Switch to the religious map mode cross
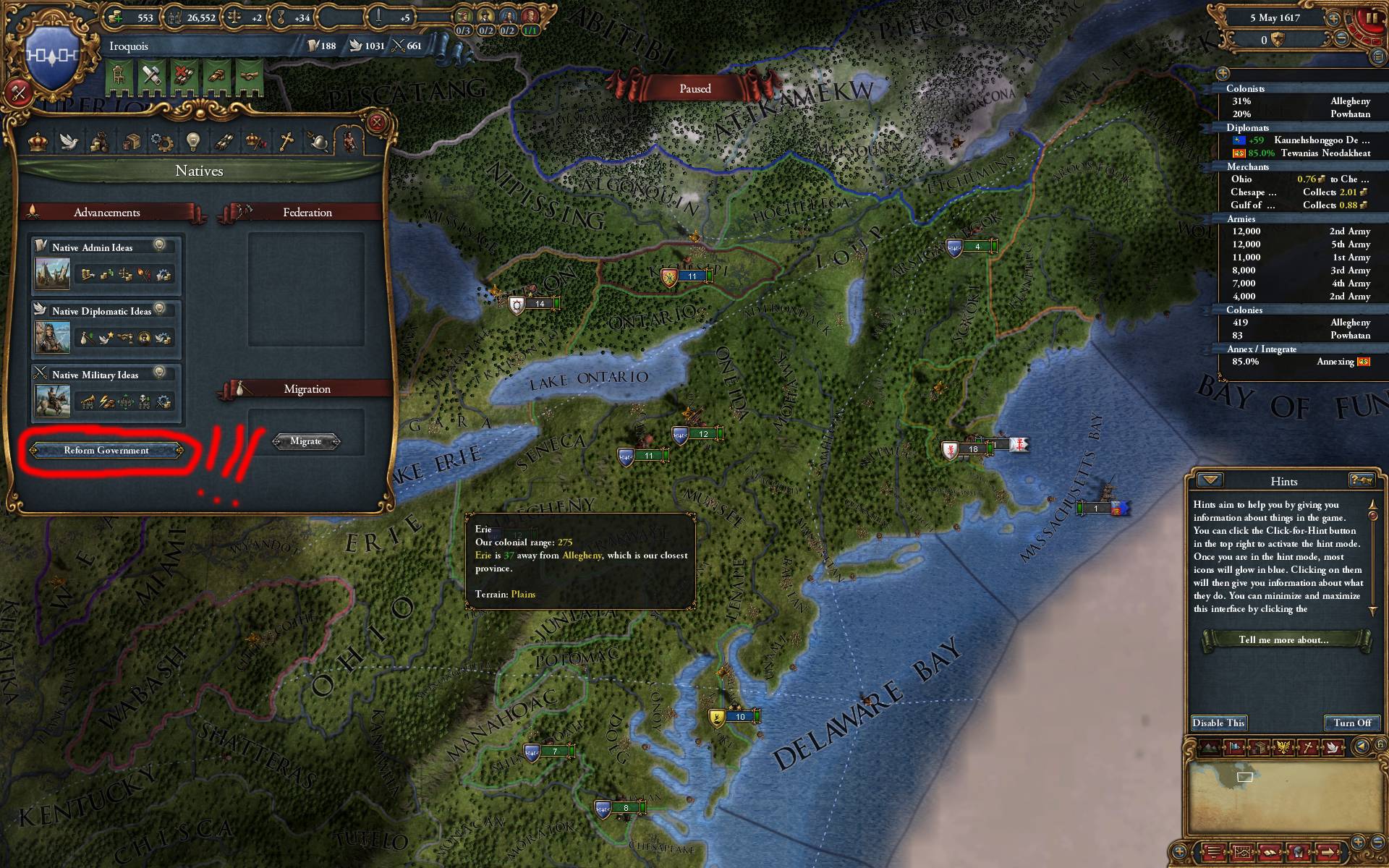 [x=1308, y=747]
